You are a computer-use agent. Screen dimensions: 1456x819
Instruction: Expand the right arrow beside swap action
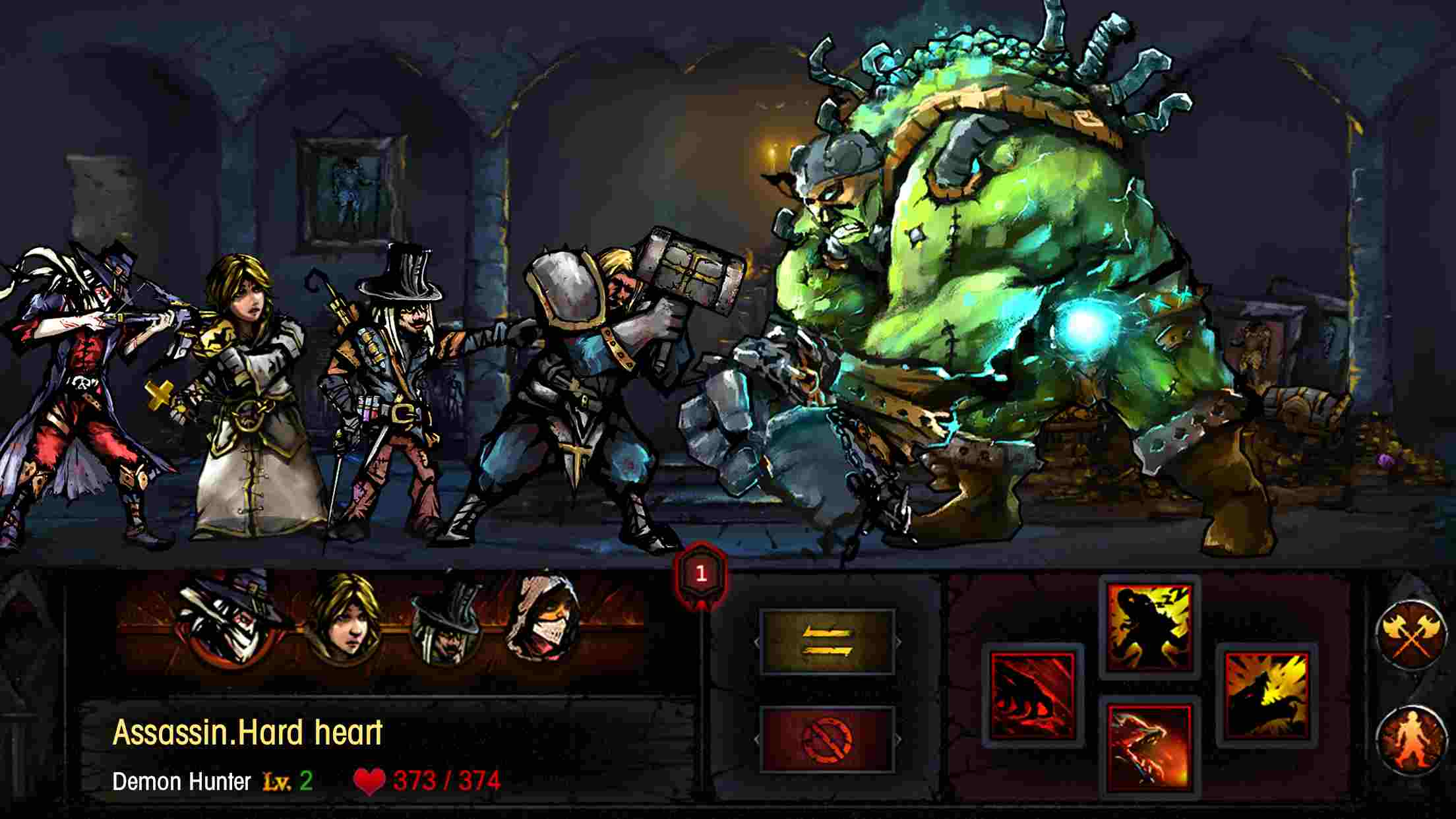898,642
